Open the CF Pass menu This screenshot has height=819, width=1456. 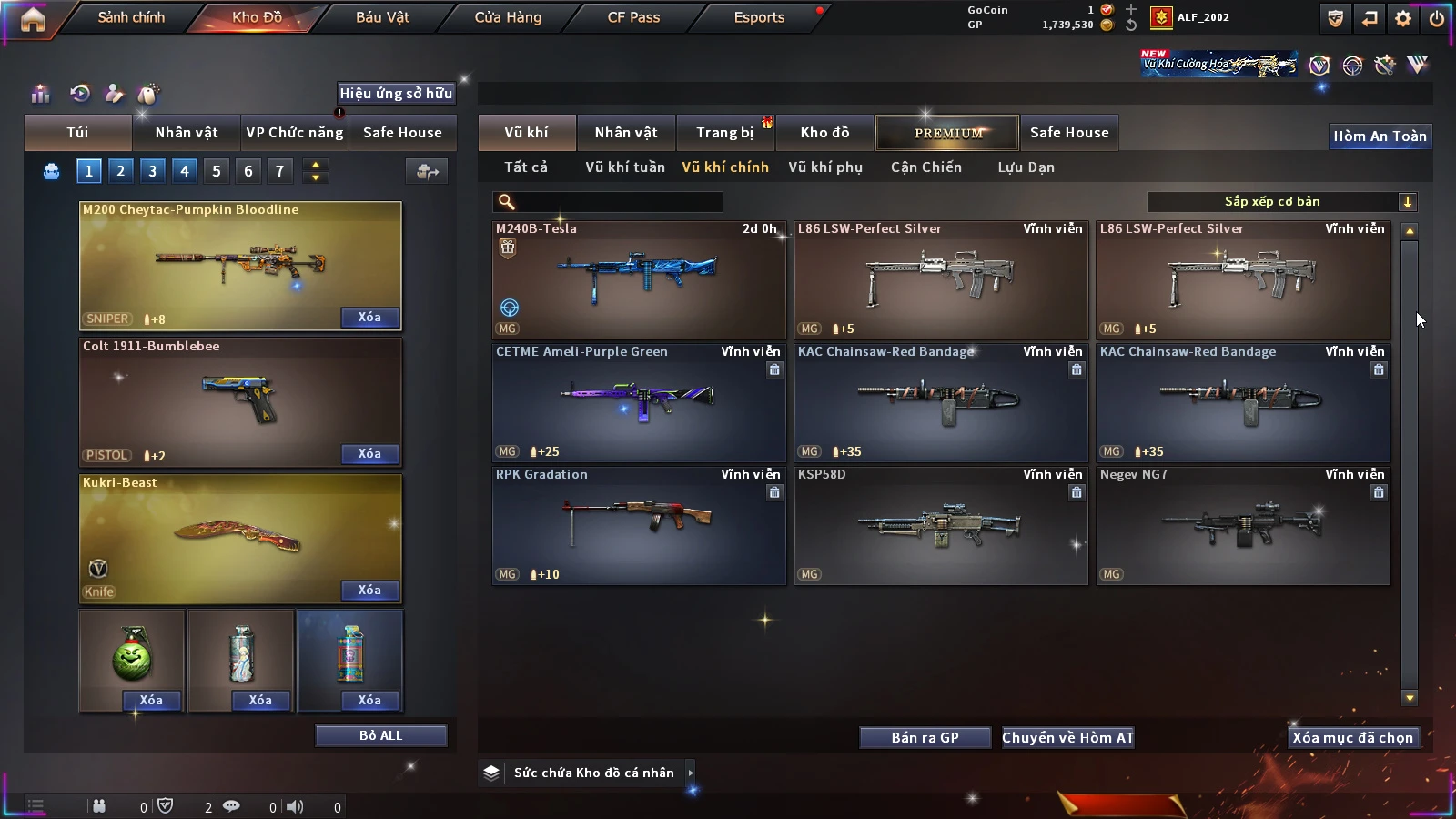633,17
